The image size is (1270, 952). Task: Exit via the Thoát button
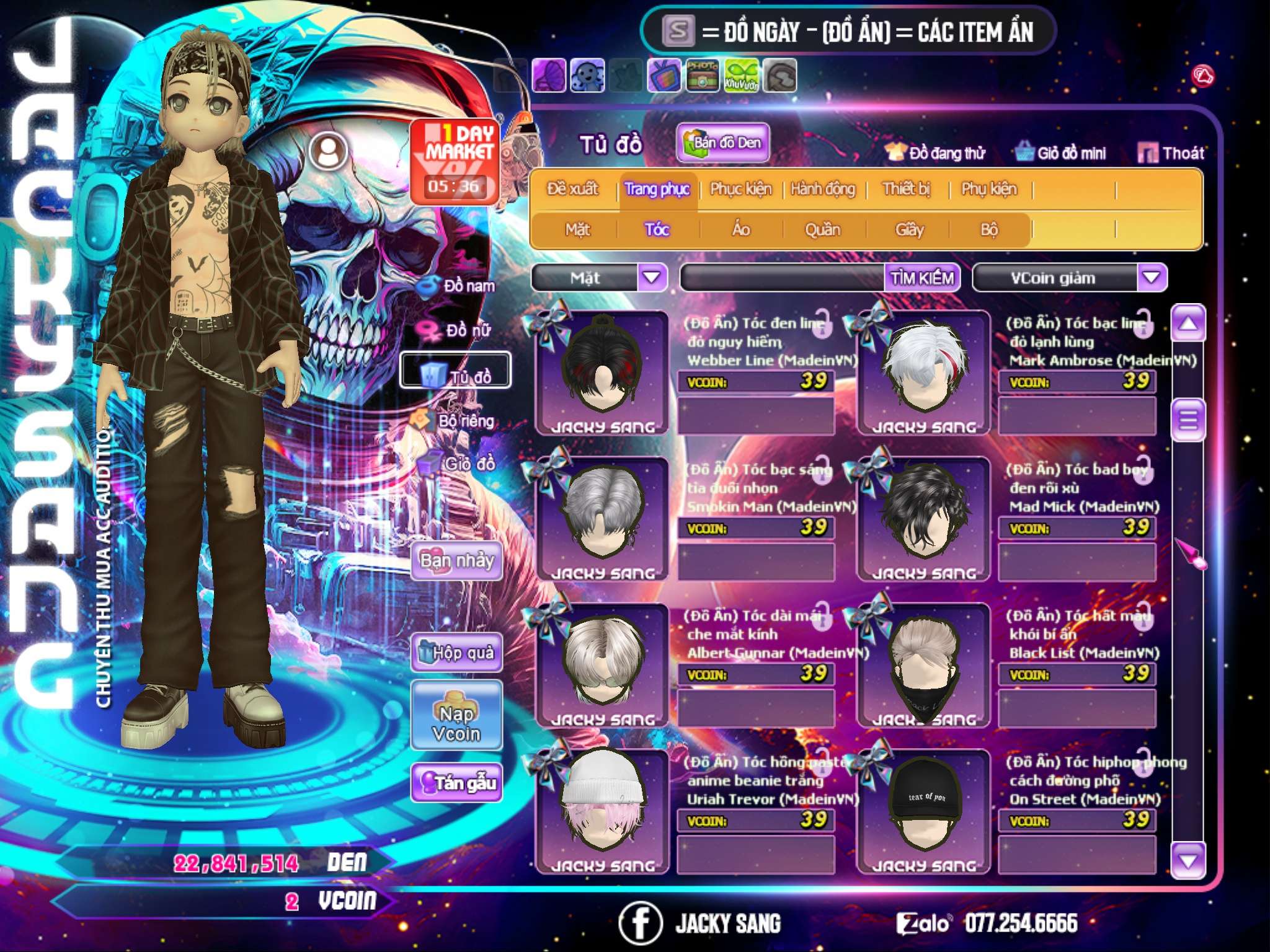(x=1171, y=152)
